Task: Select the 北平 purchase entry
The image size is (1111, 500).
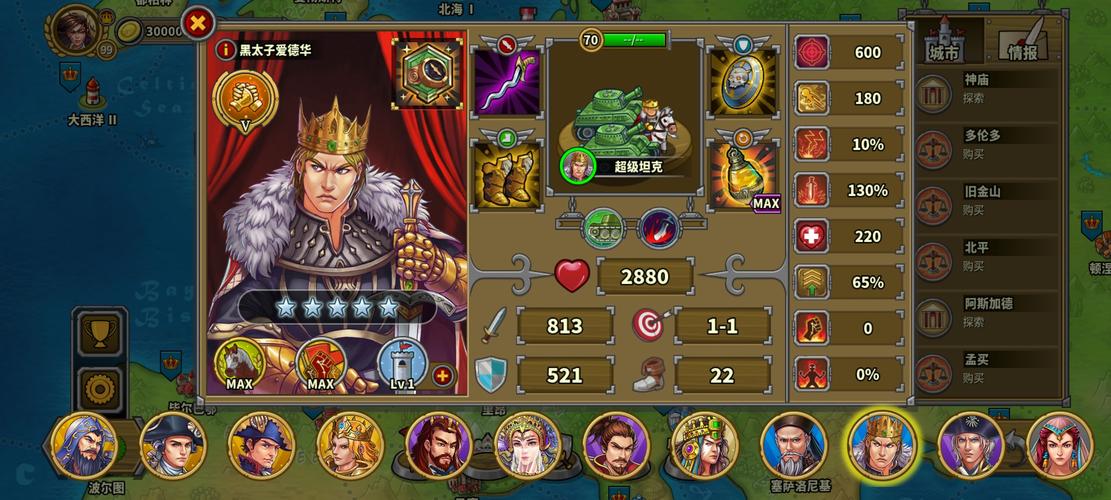Action: [985, 257]
